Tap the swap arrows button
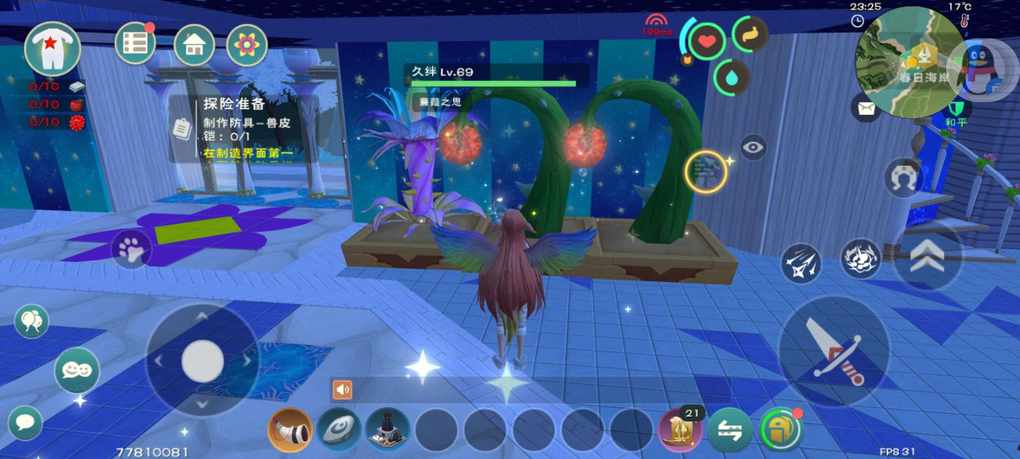The width and height of the screenshot is (1020, 459). tap(730, 431)
